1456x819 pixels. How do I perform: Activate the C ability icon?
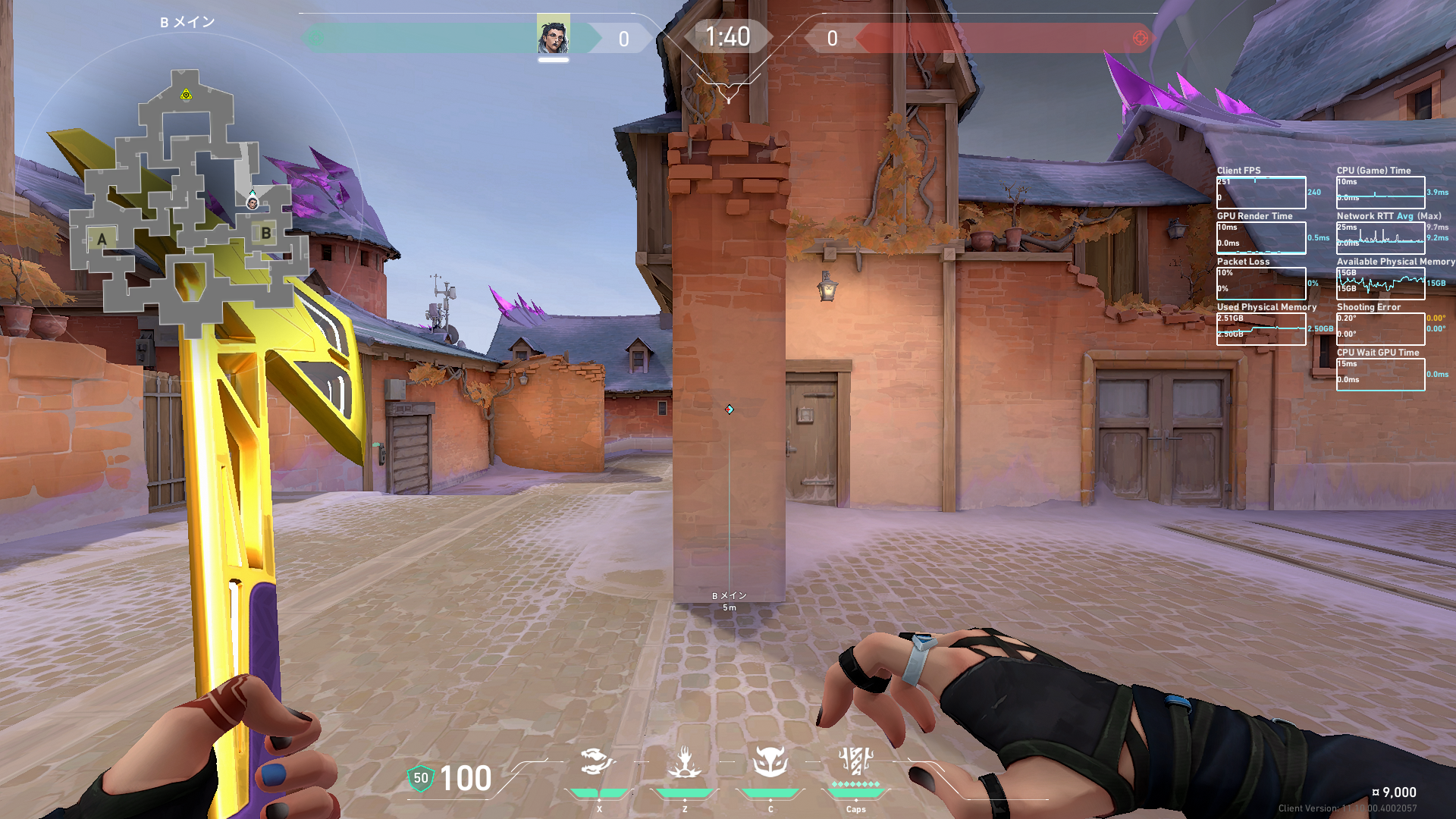coord(770,762)
